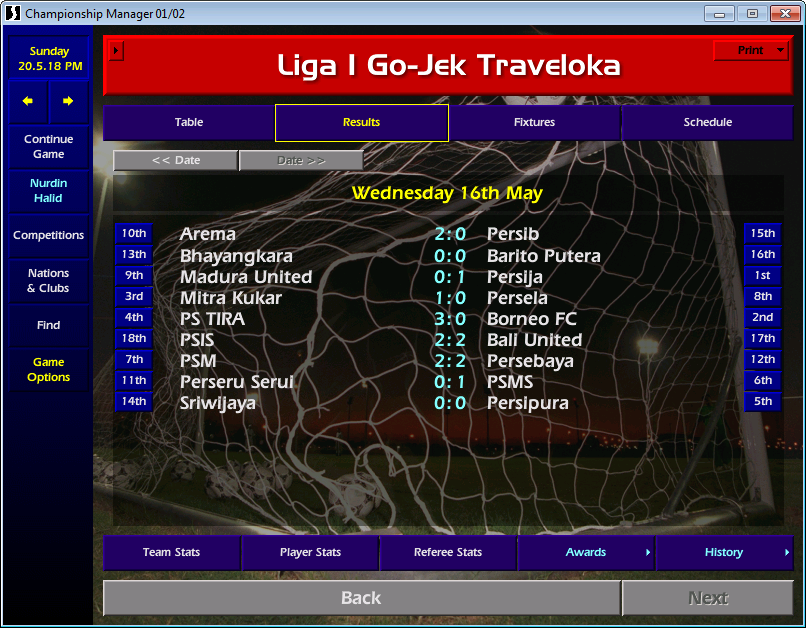Select the Results tab
This screenshot has height=628, width=806.
point(361,122)
